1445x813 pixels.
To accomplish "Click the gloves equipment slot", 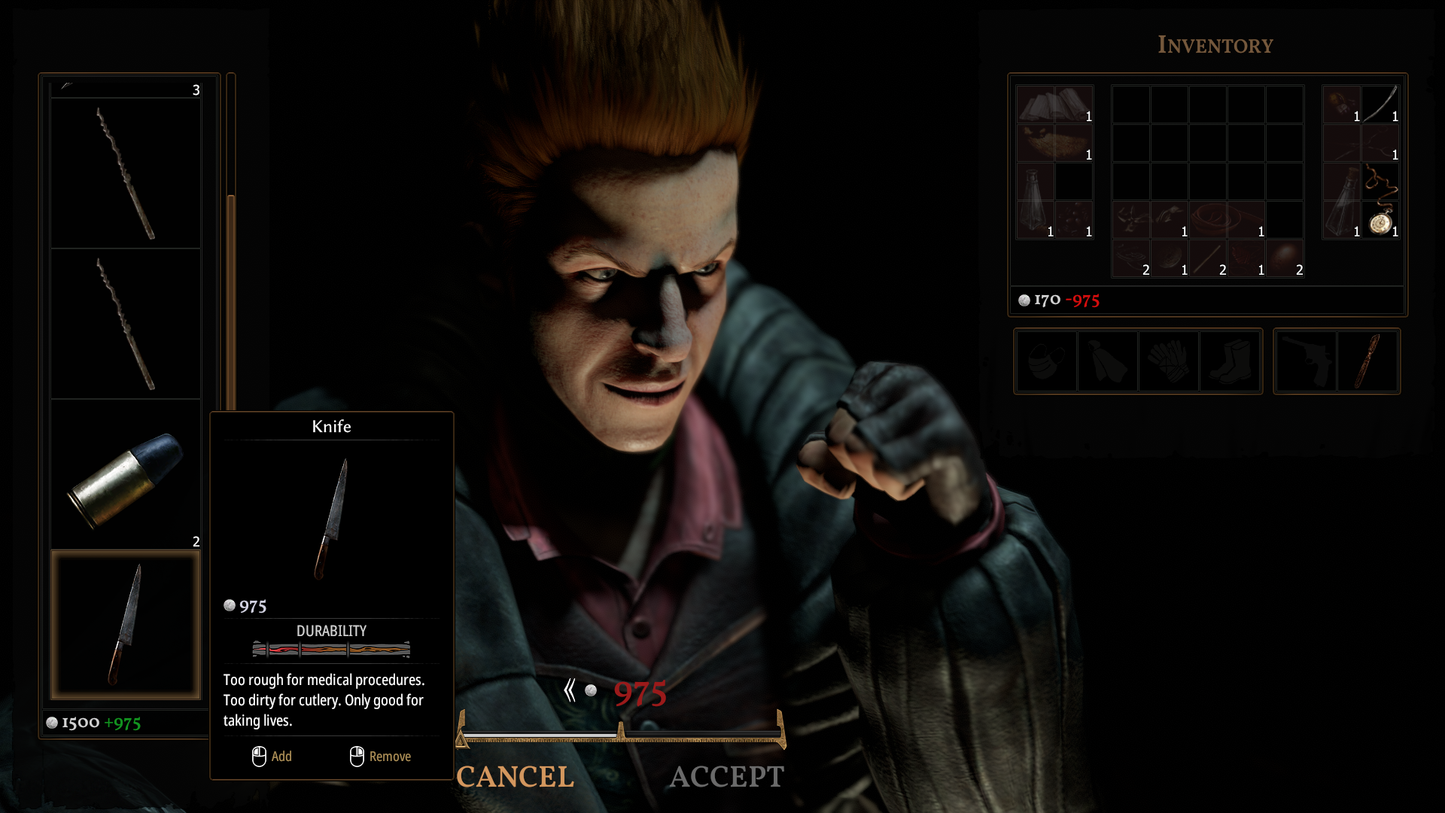I will tap(1168, 361).
